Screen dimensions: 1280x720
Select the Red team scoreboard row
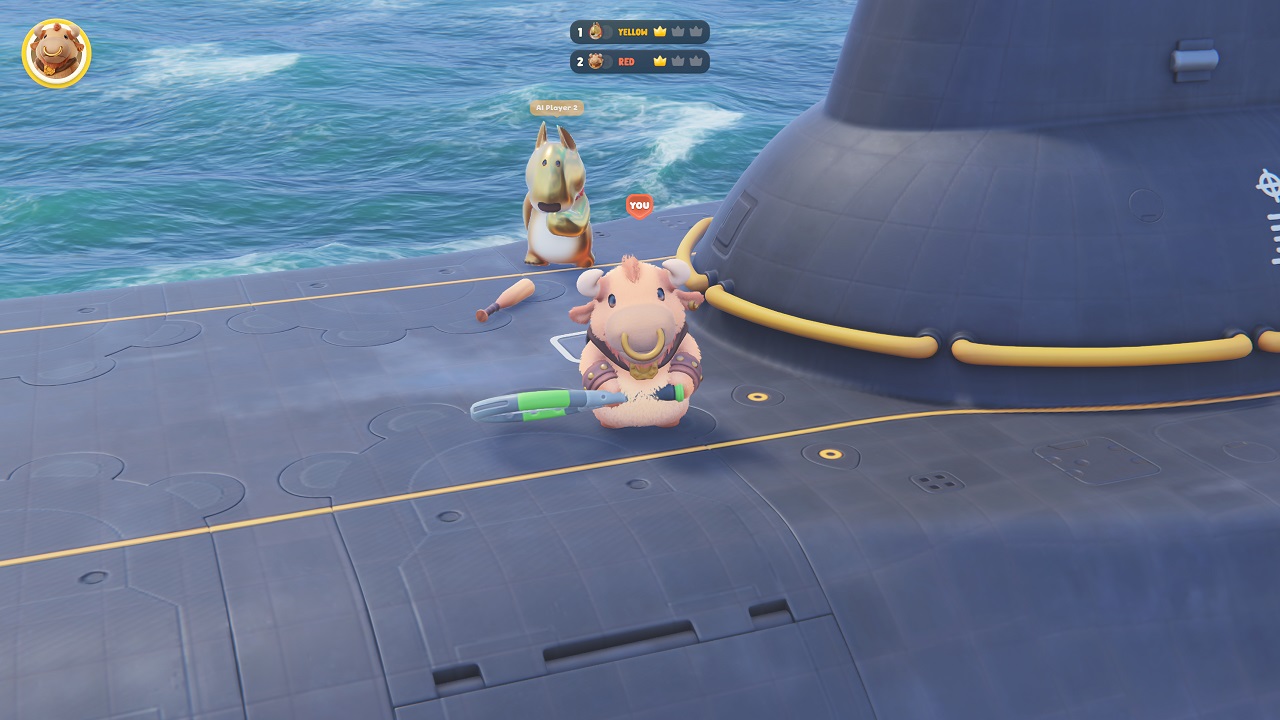tap(640, 62)
